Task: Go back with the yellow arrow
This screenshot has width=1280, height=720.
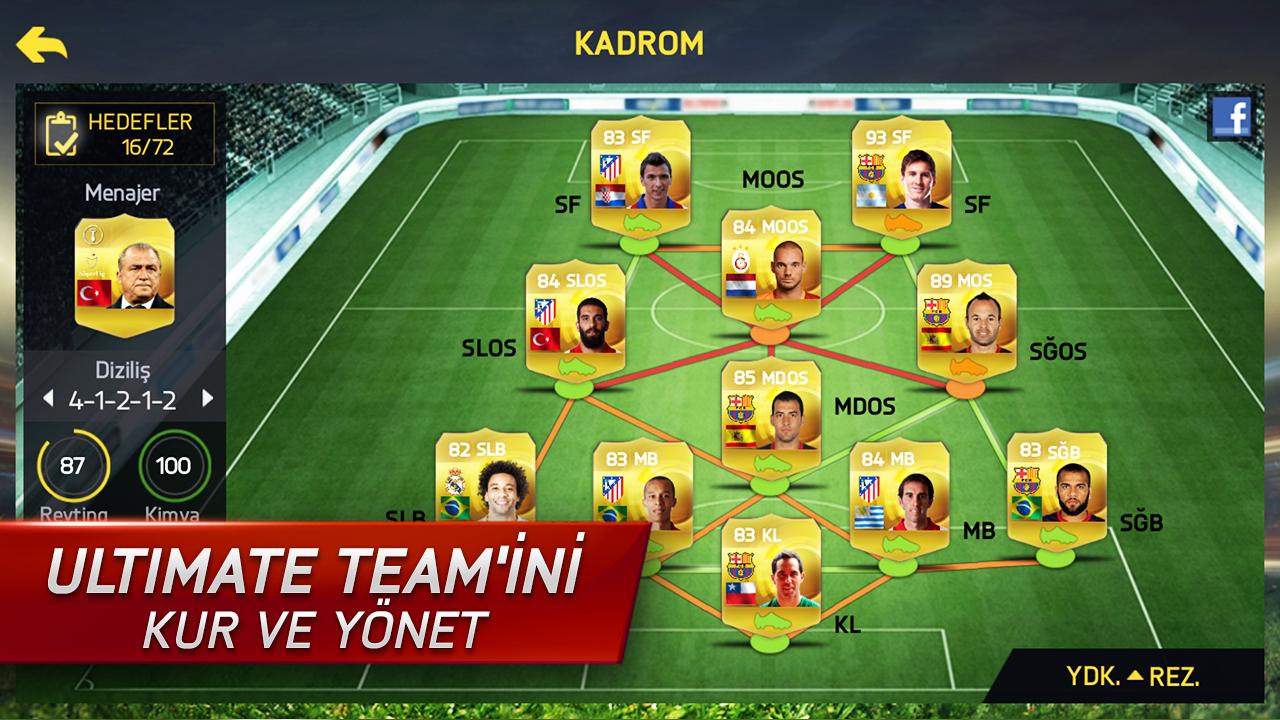Action: click(41, 44)
